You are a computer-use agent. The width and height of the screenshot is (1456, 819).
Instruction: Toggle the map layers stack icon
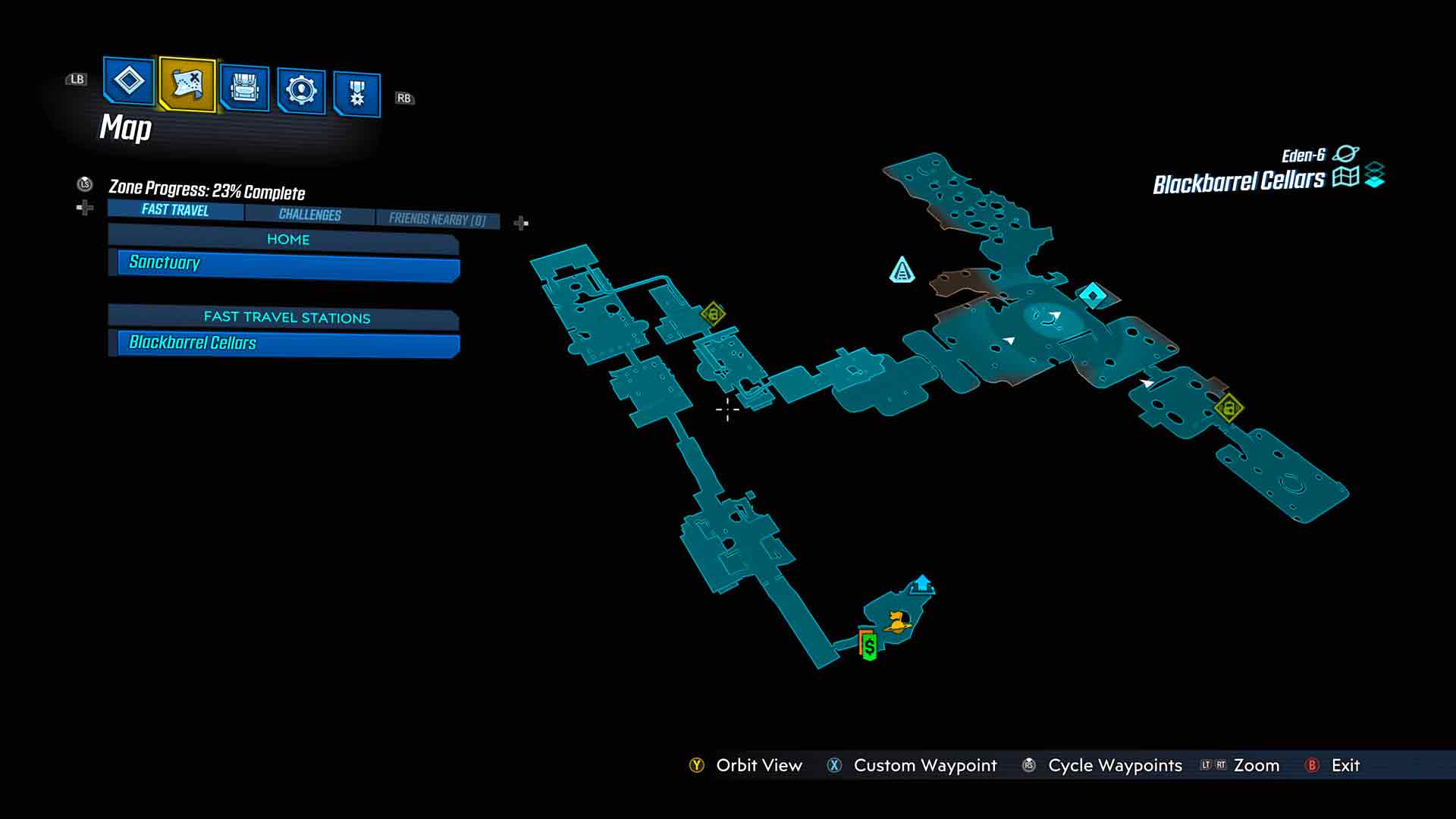click(1375, 176)
